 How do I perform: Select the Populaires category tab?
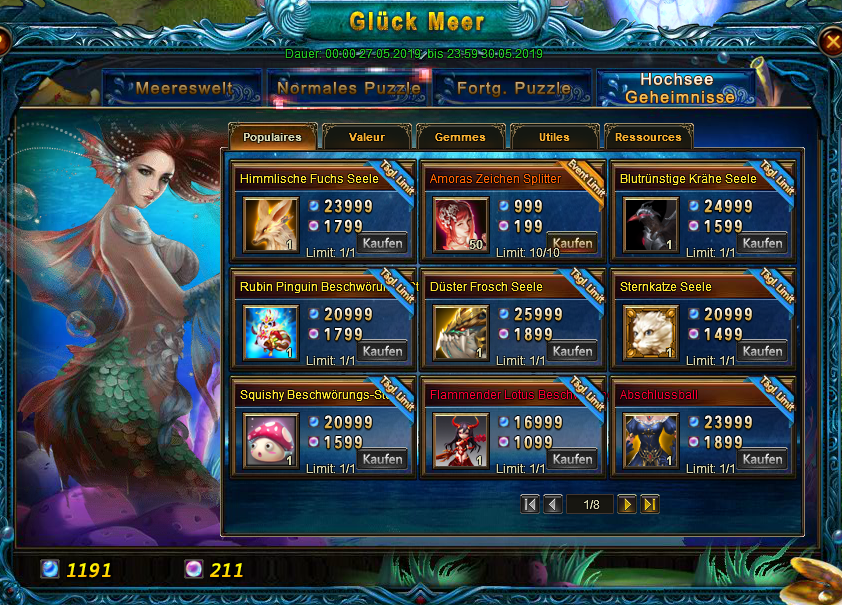click(x=272, y=137)
